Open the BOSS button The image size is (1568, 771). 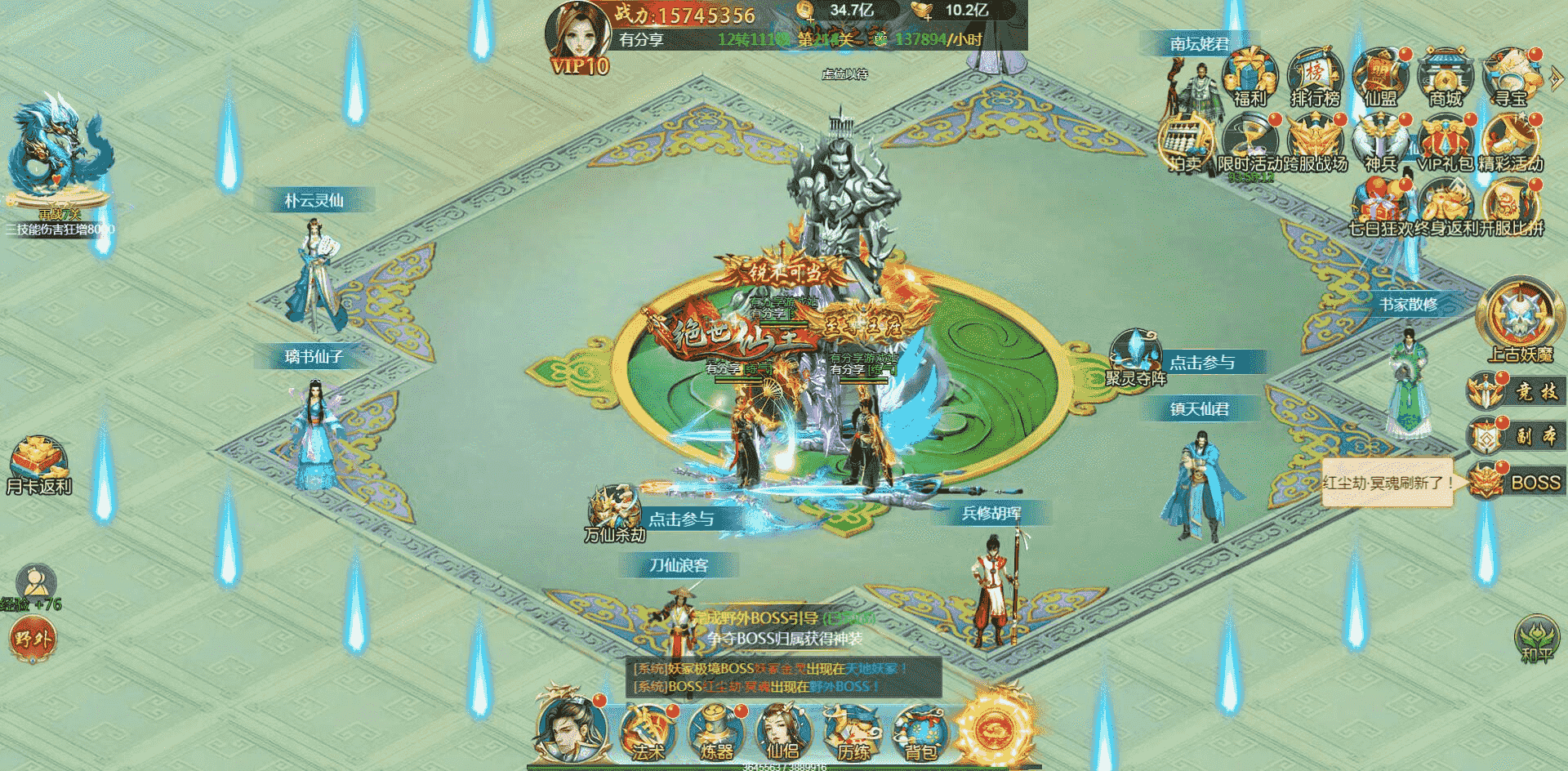point(1519,482)
